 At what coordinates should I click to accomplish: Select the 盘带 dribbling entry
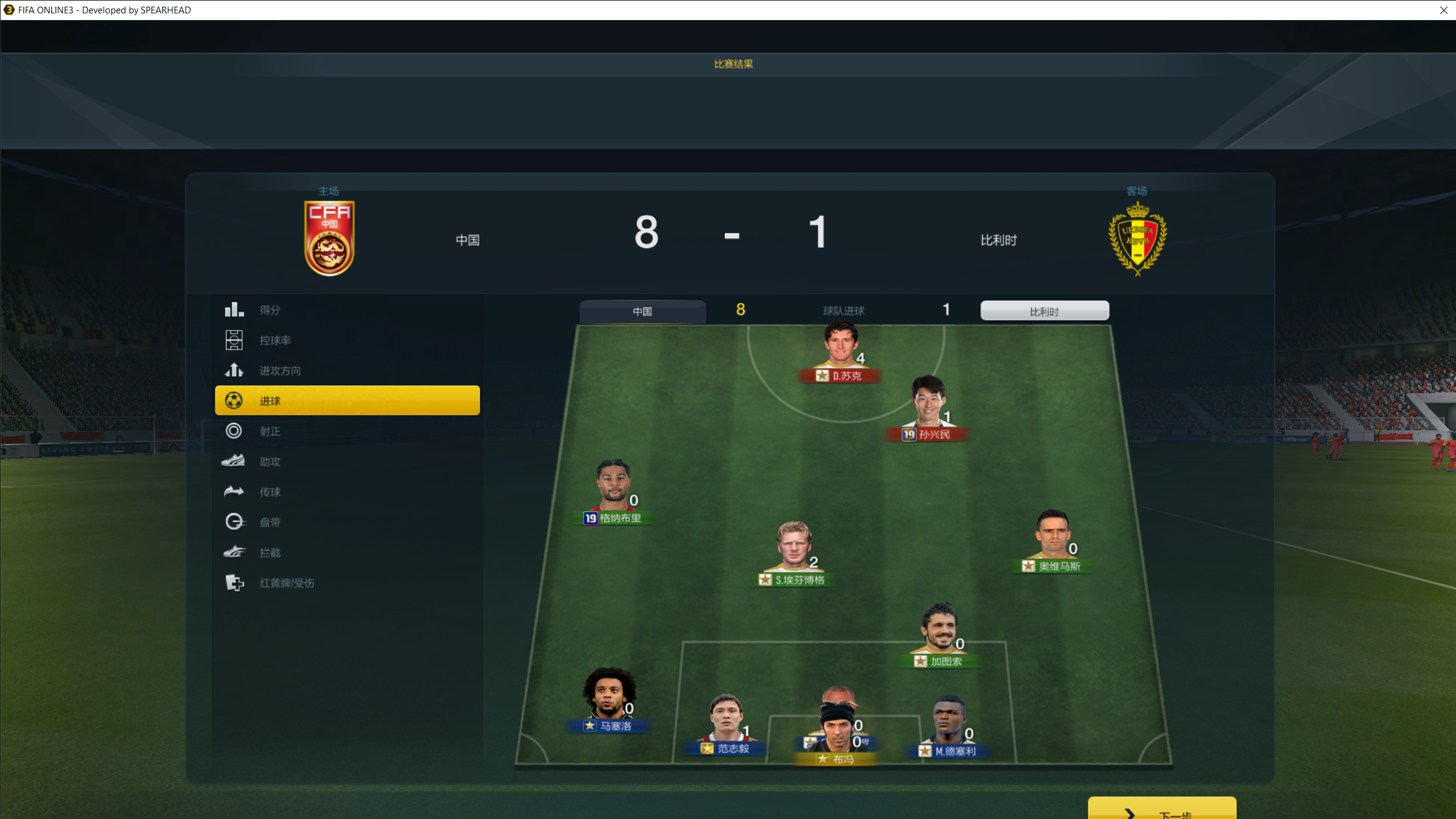point(270,522)
